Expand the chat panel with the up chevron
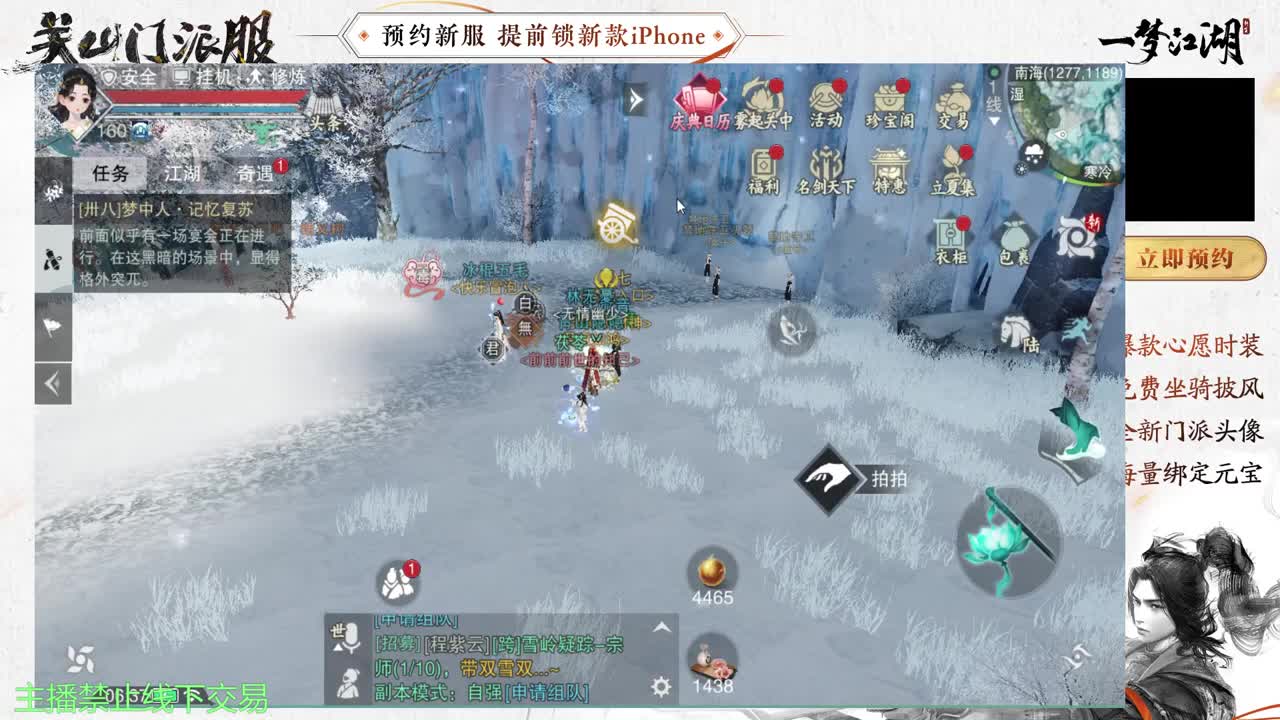The height and width of the screenshot is (720, 1280). coord(661,627)
